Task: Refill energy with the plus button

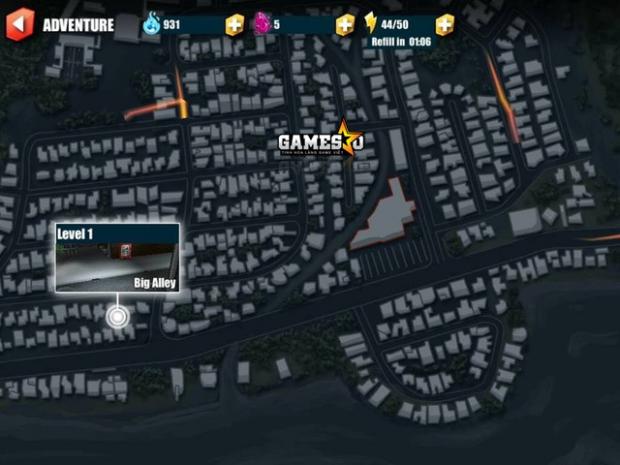Action: (x=445, y=24)
